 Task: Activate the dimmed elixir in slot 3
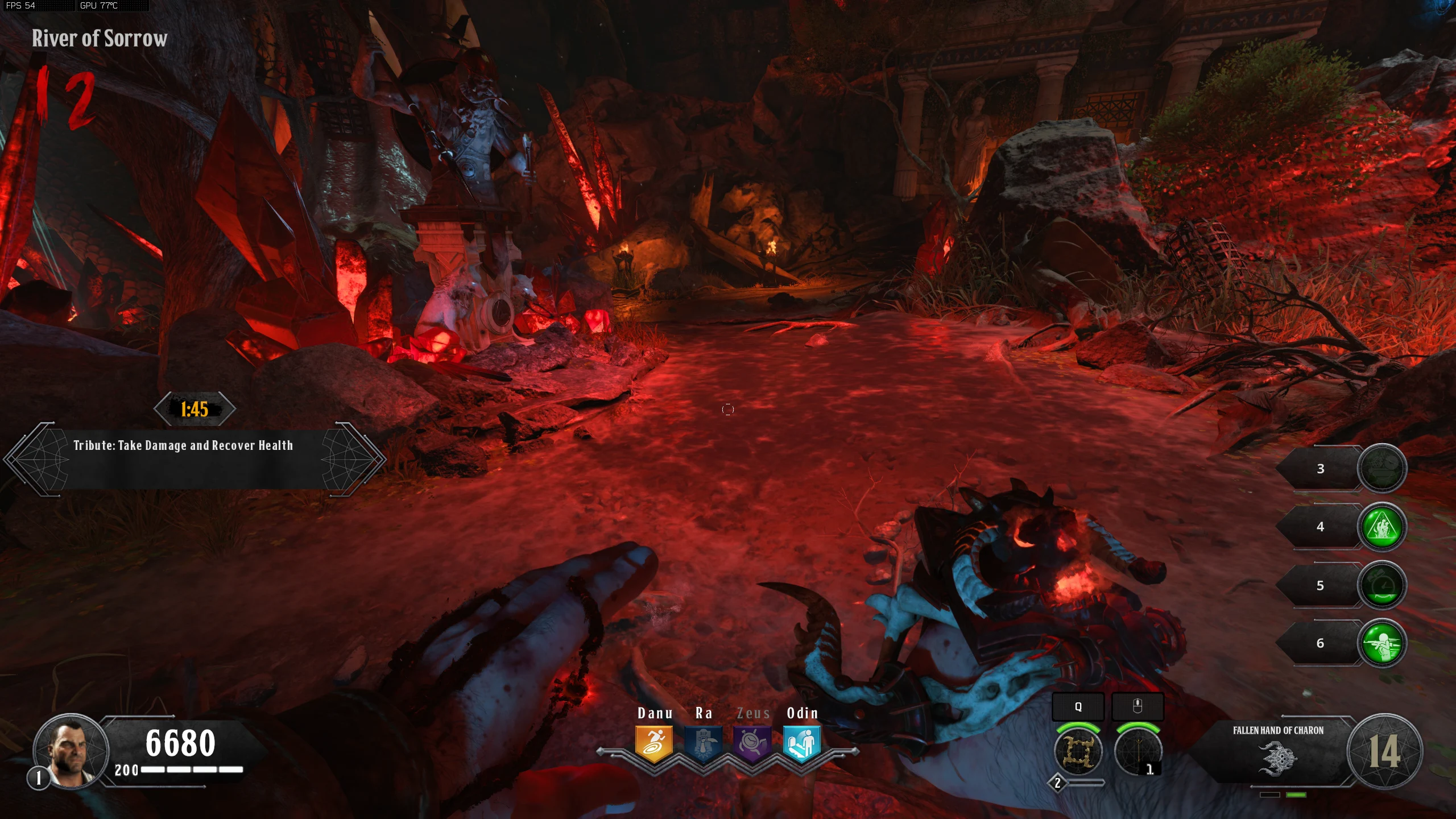point(1381,468)
